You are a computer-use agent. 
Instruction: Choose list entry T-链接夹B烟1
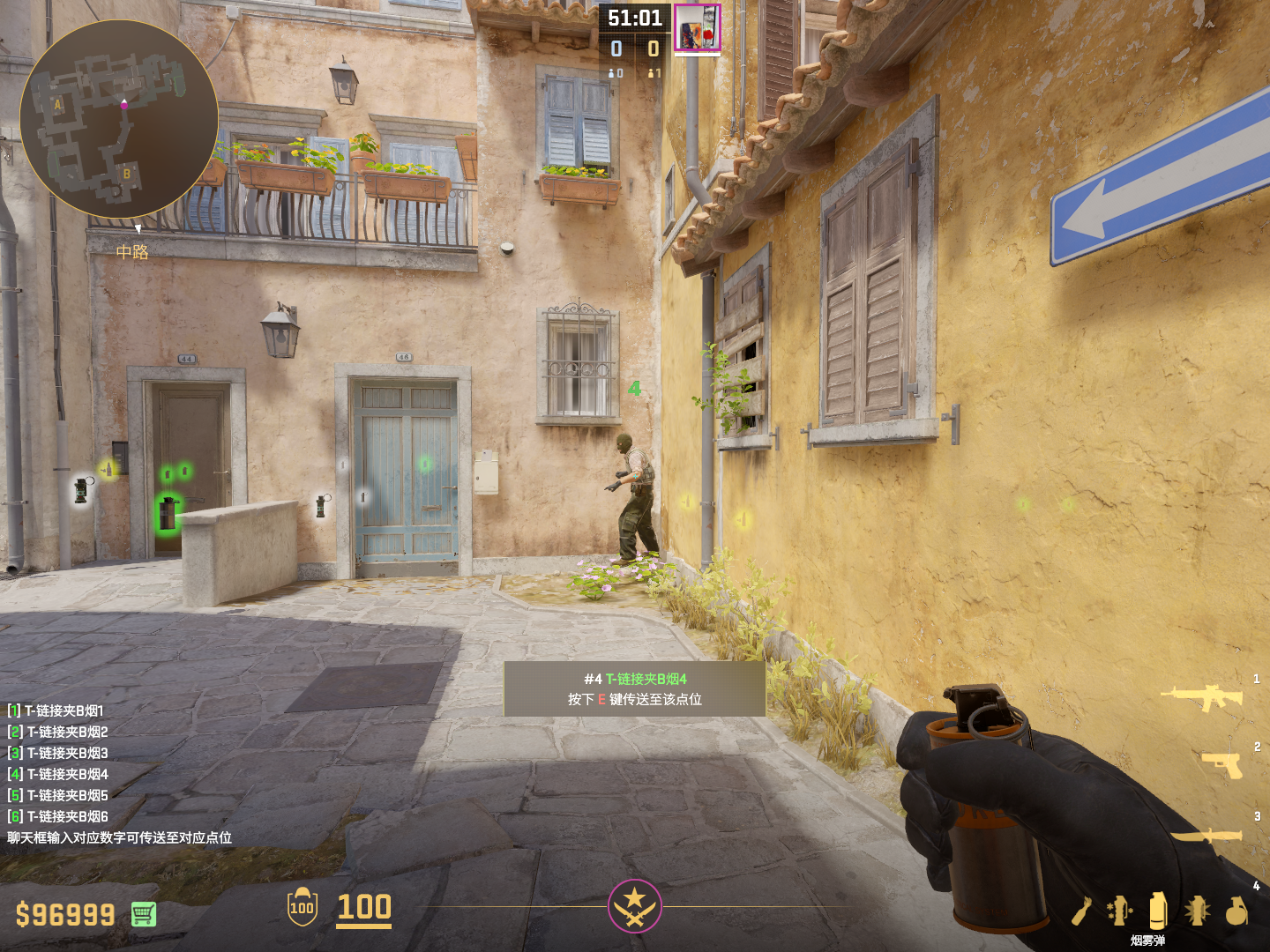click(x=56, y=710)
